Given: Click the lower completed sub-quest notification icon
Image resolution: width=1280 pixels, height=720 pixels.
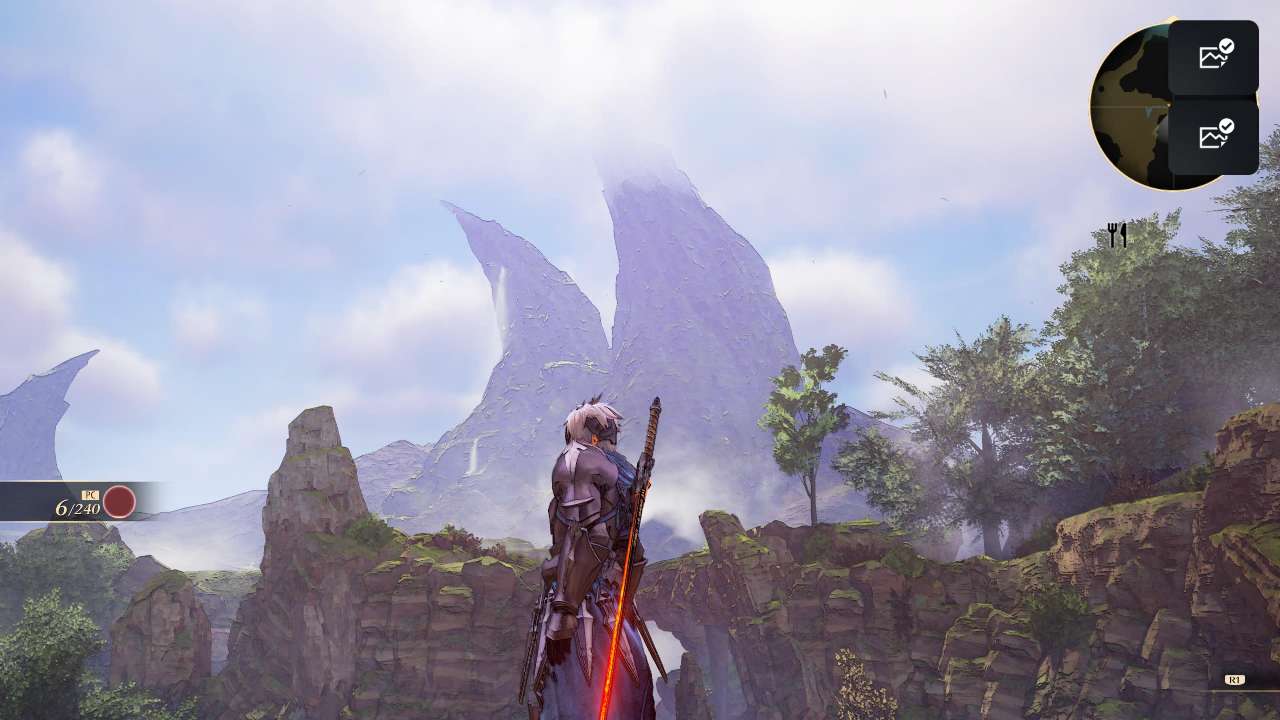Looking at the screenshot, I should click(x=1215, y=133).
